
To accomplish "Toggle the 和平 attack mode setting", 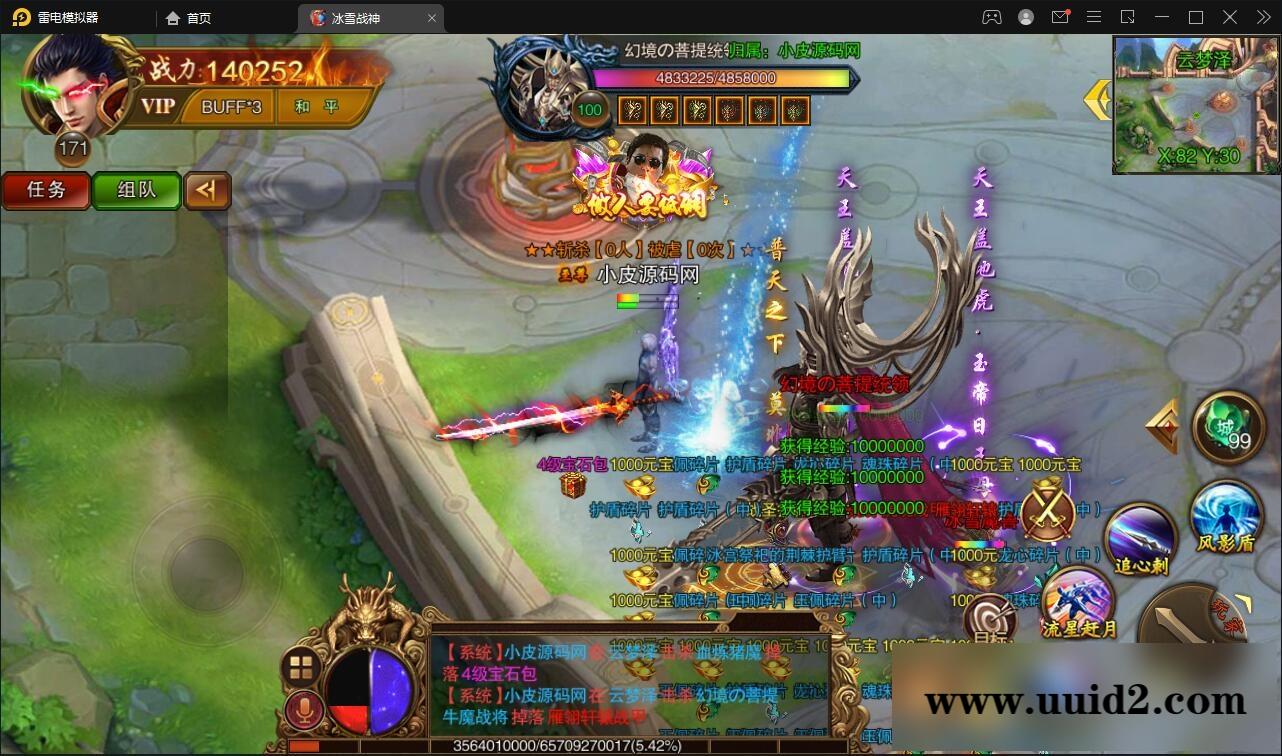I will pos(319,106).
